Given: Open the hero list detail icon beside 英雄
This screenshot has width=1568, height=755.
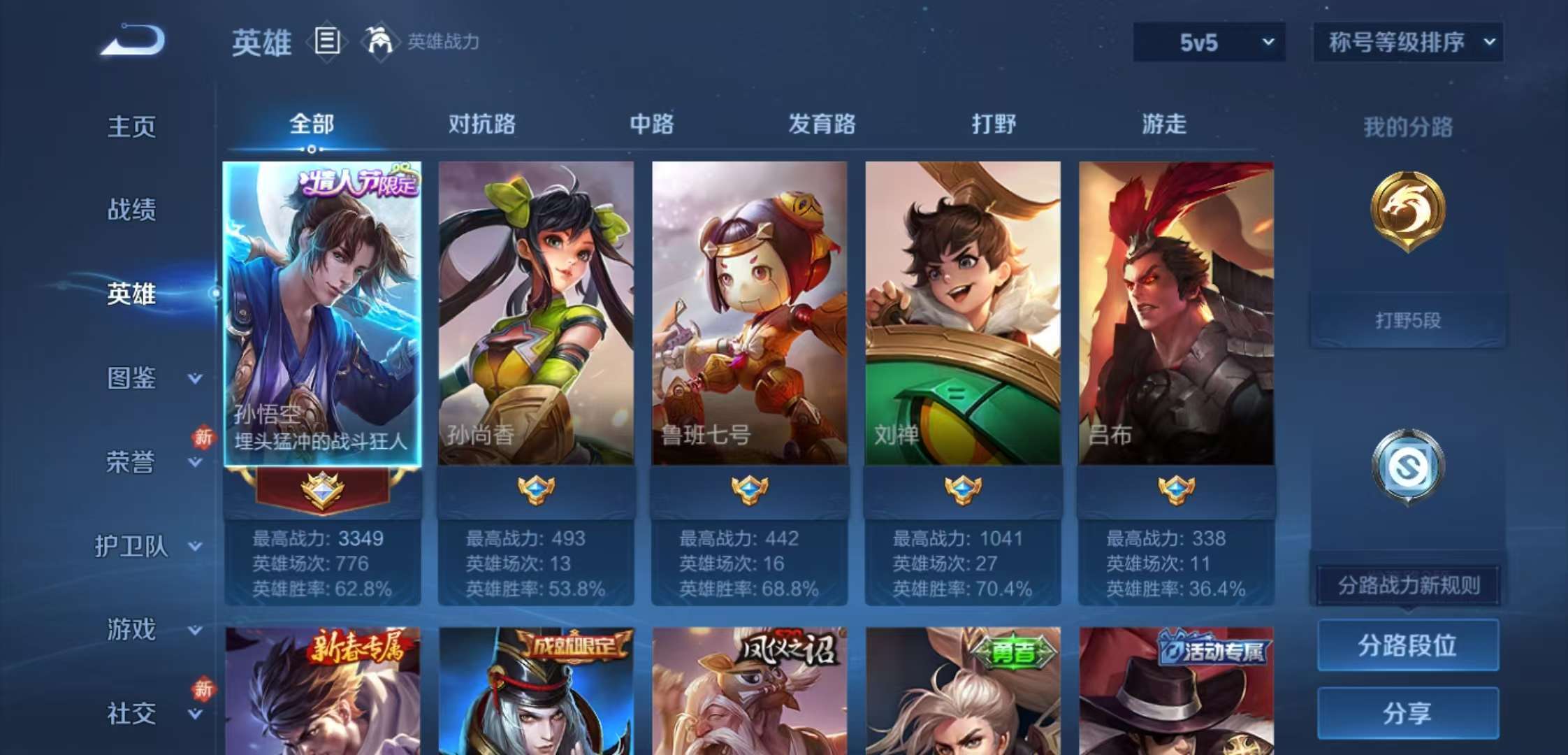Looking at the screenshot, I should pos(326,41).
